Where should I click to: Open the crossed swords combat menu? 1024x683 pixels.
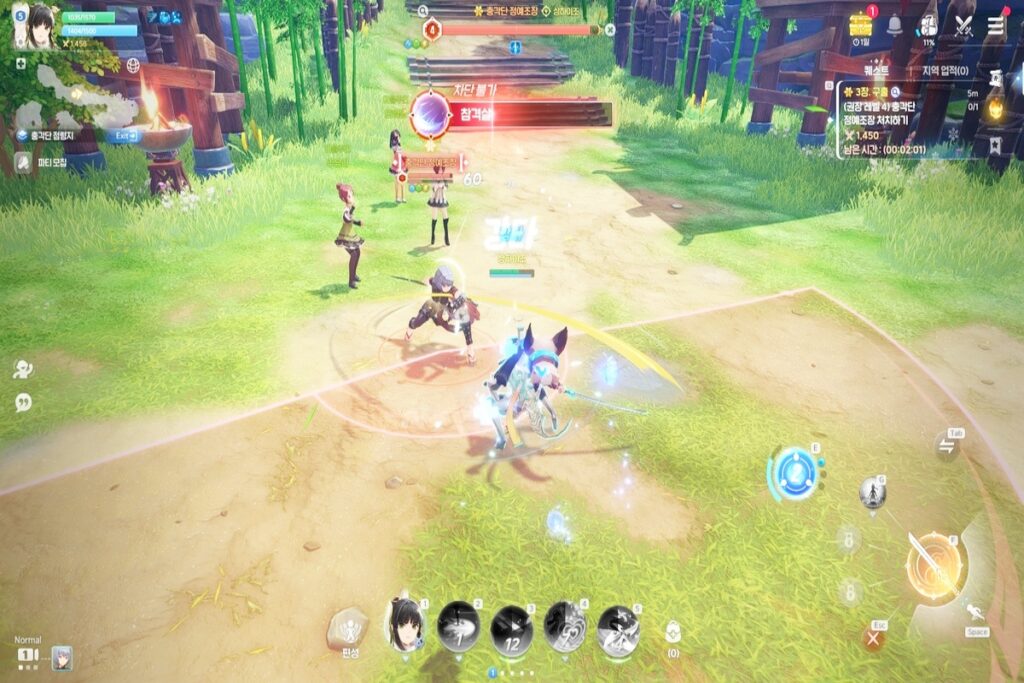[x=963, y=25]
